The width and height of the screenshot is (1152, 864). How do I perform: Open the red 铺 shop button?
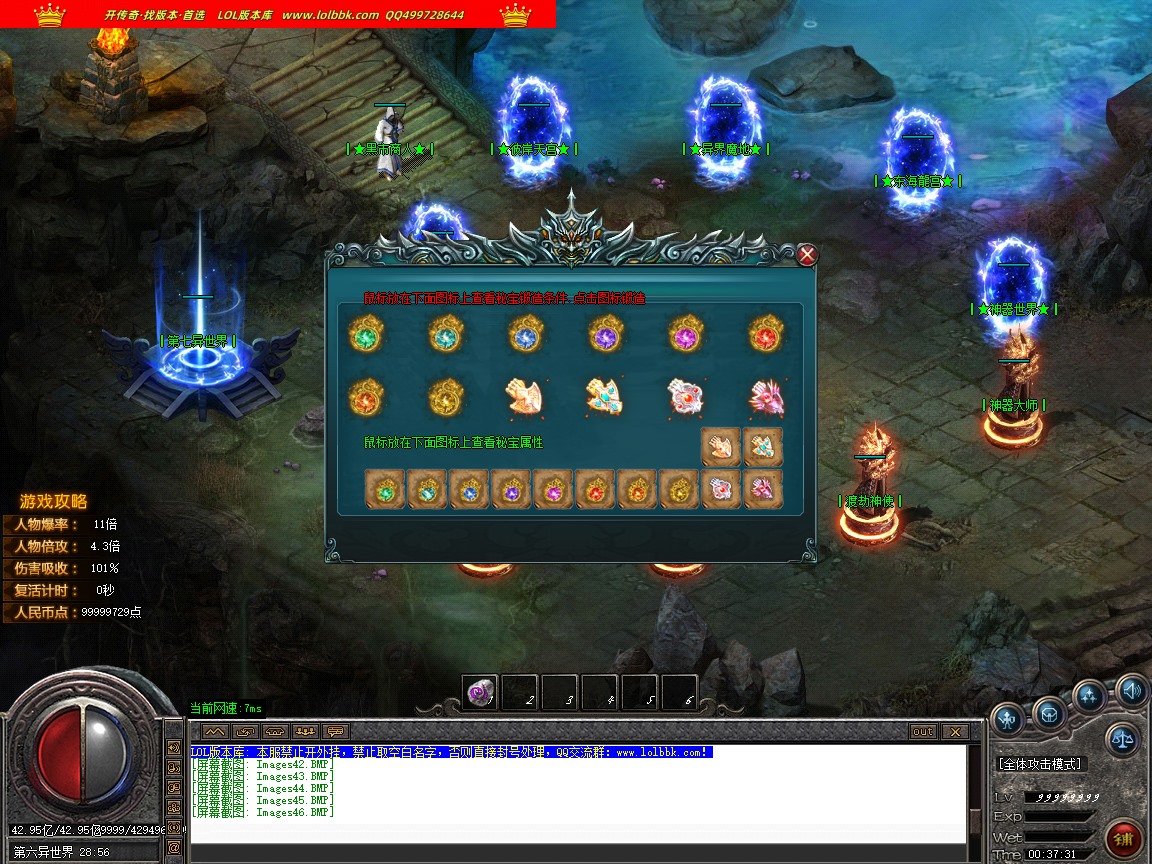click(1124, 838)
